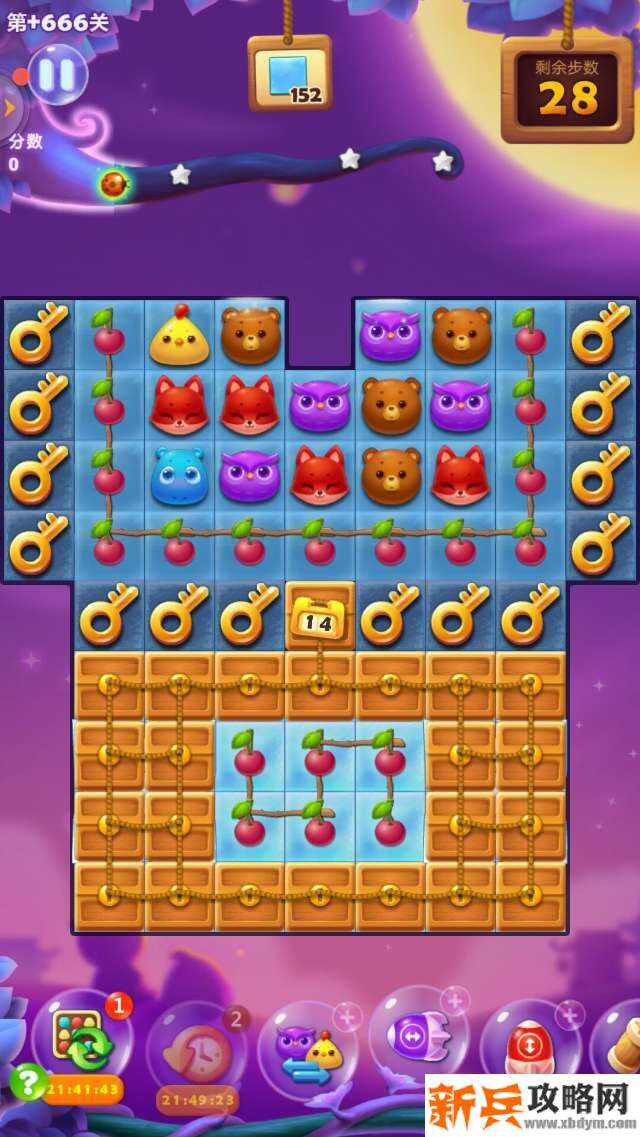The width and height of the screenshot is (640, 1137).
Task: Pause the game with the bubble button
Action: click(57, 75)
